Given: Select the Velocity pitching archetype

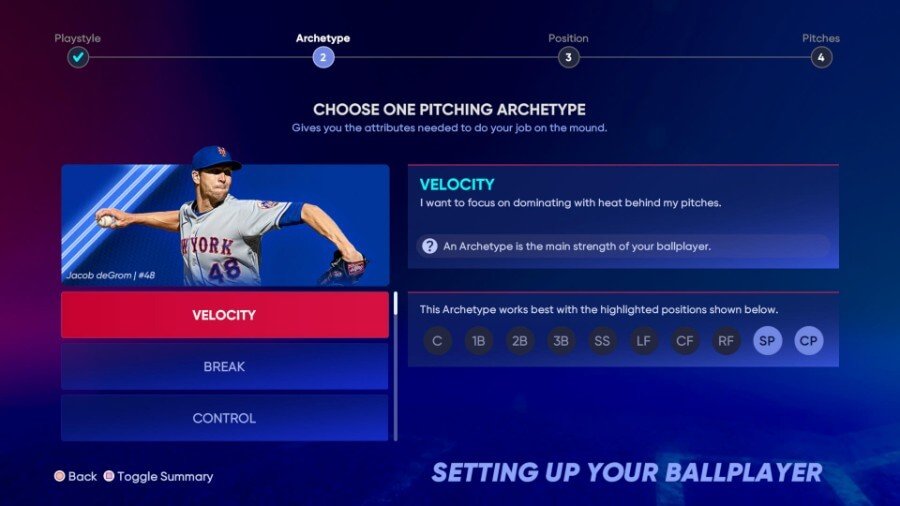Looking at the screenshot, I should click(x=224, y=315).
